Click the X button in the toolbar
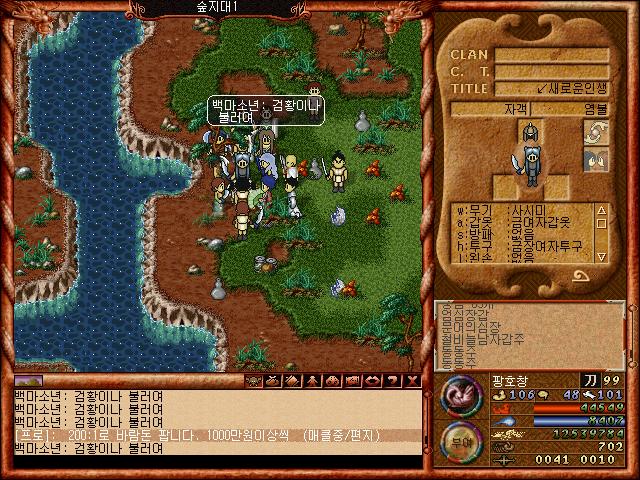The width and height of the screenshot is (640, 480). [x=413, y=381]
